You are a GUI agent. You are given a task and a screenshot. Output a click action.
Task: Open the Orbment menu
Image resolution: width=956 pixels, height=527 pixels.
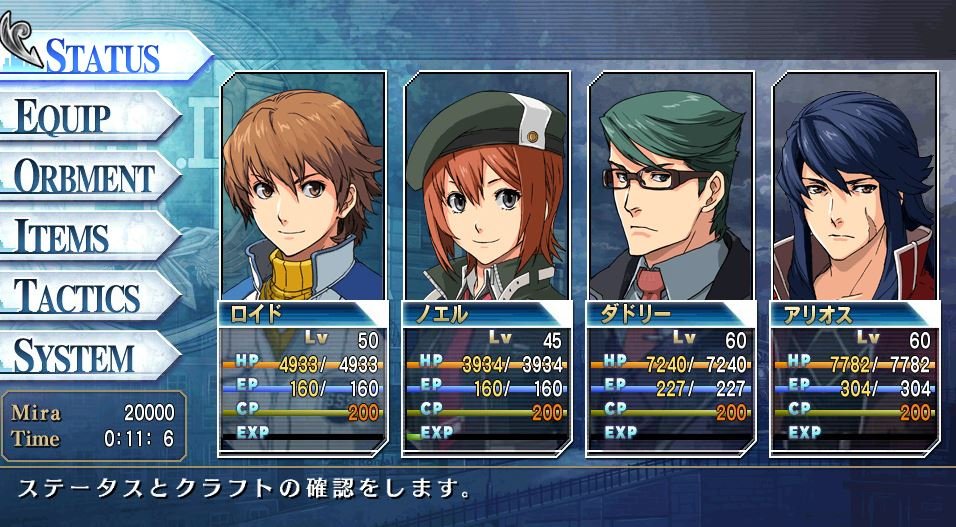tap(84, 177)
